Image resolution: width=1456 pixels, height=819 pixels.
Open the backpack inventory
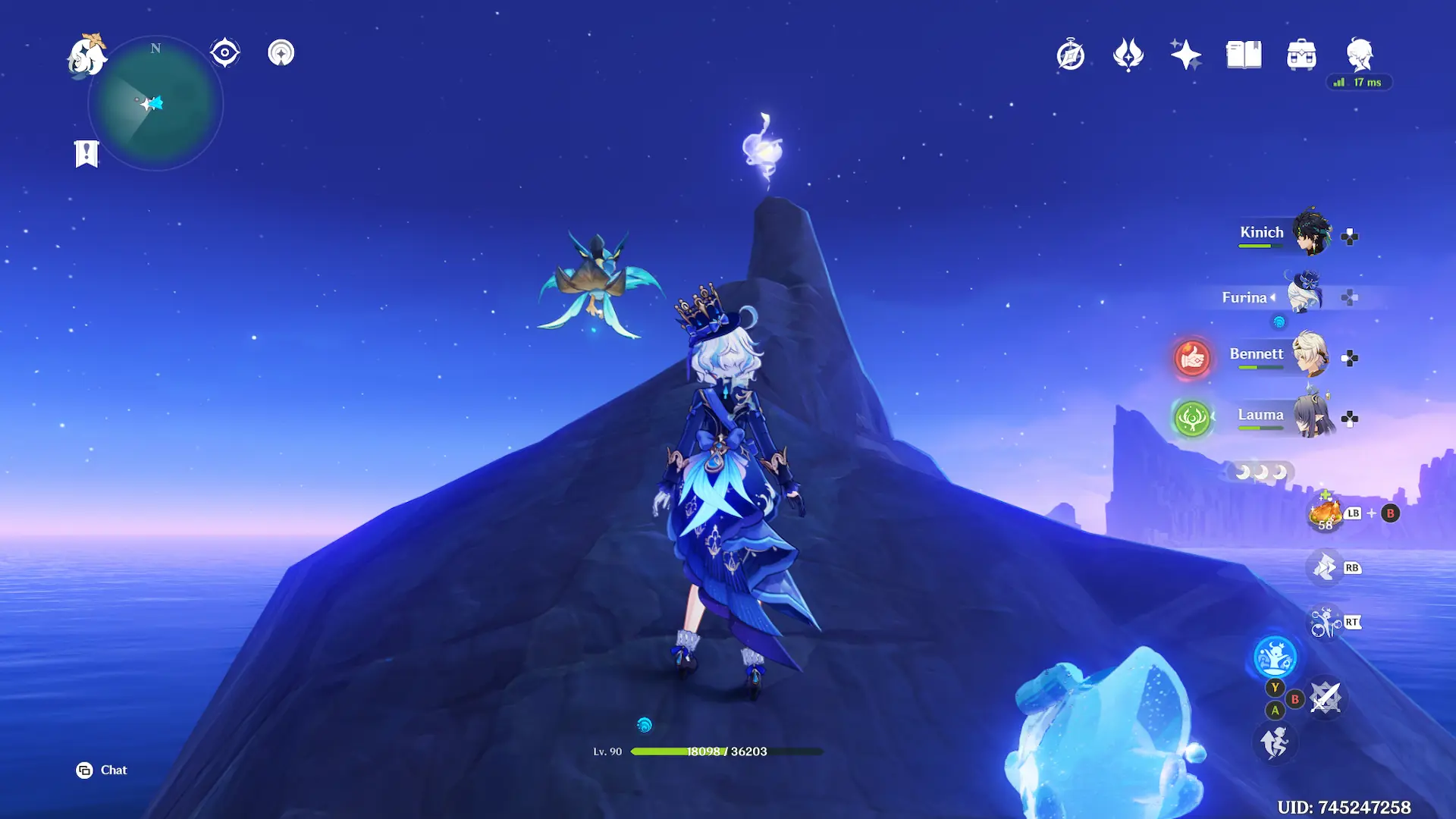click(1301, 55)
